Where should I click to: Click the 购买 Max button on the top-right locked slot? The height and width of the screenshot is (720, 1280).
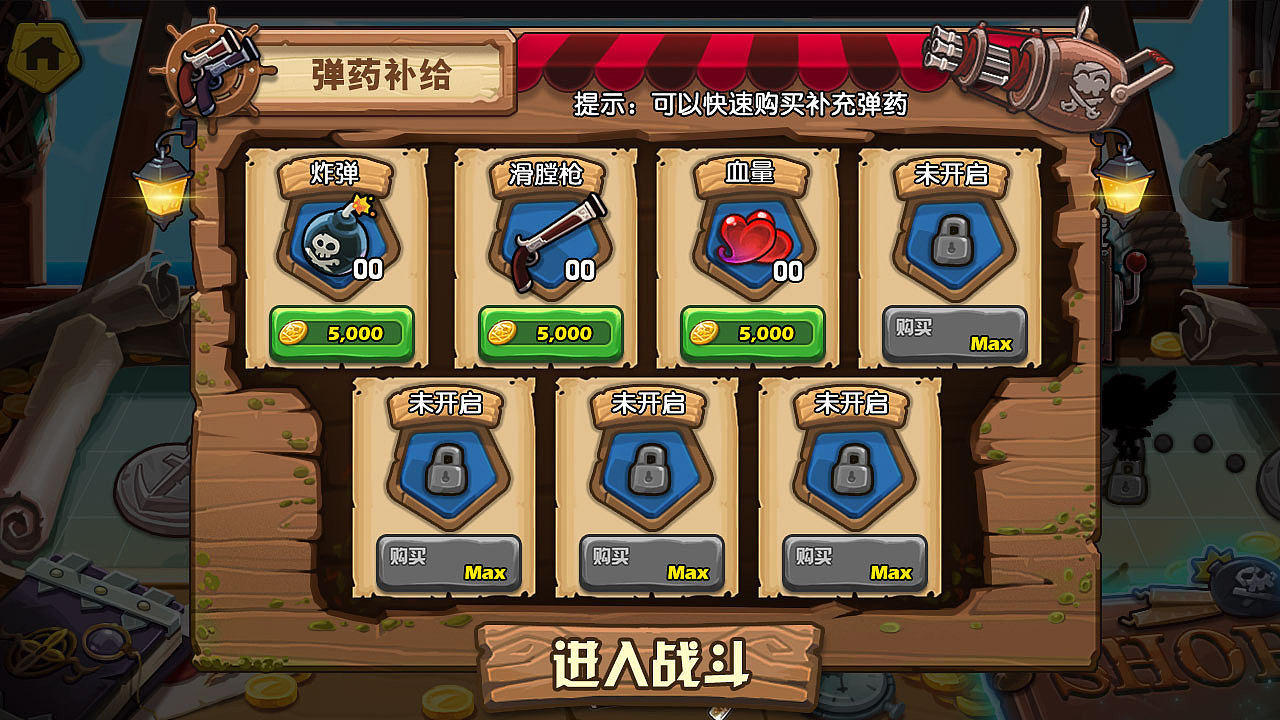point(952,334)
